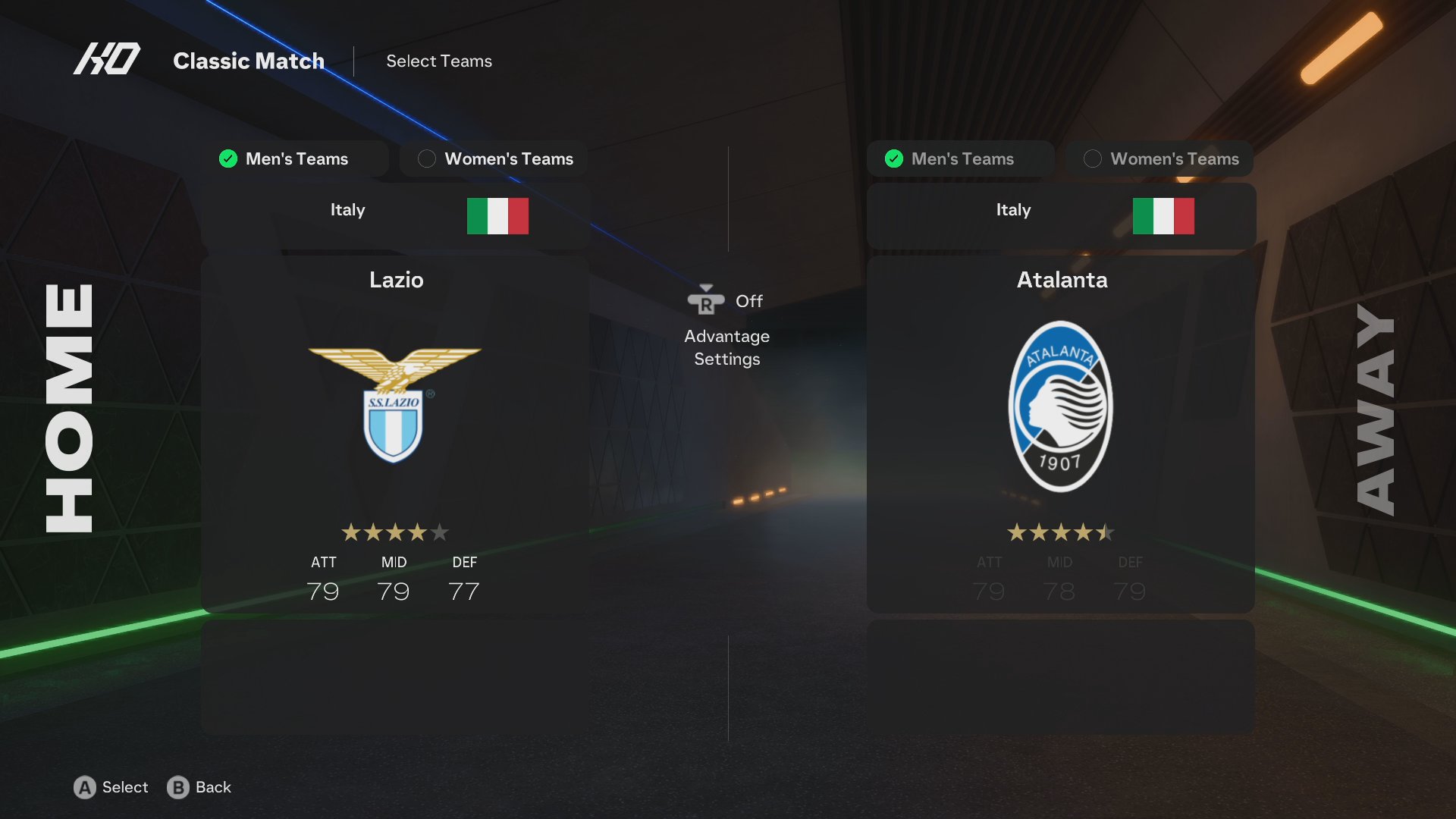Click the Atalanta team card

coord(1060,432)
